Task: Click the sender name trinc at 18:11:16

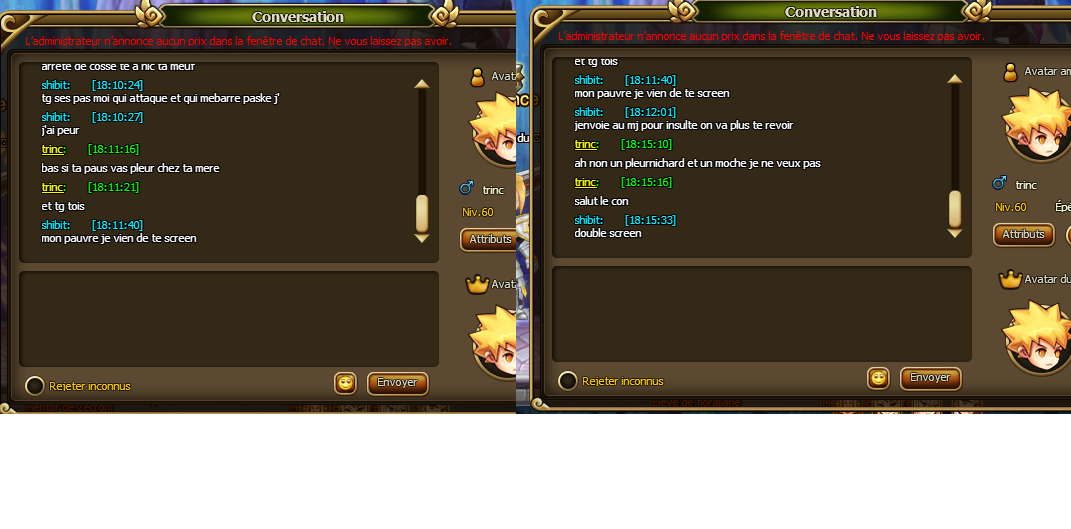Action: (x=53, y=149)
